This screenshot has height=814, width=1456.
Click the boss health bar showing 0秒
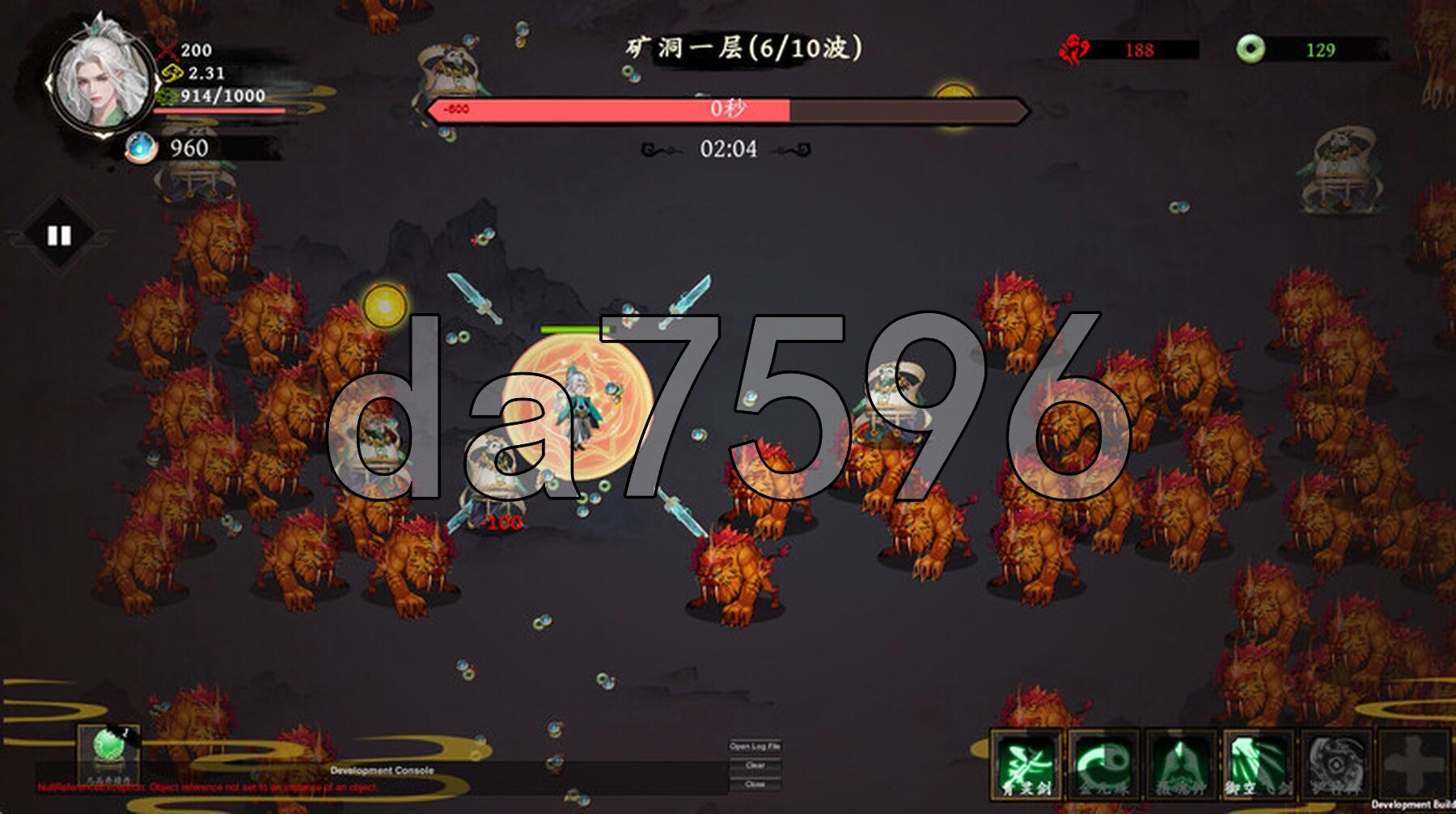[x=728, y=109]
